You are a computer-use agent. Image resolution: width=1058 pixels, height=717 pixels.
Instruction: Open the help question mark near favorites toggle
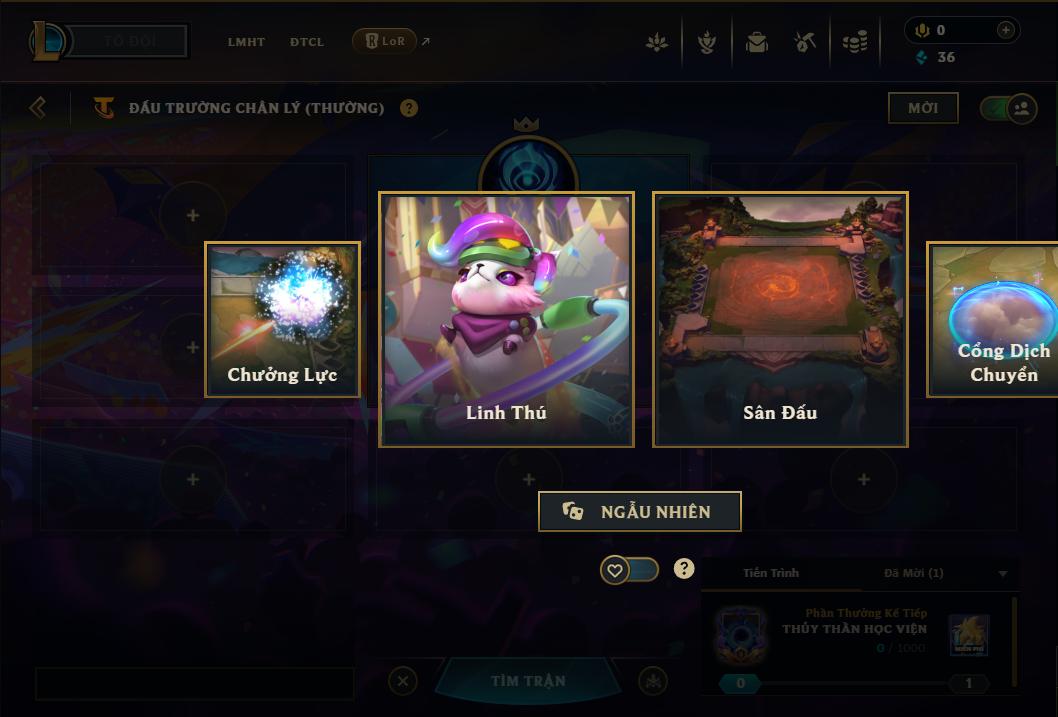pyautogui.click(x=684, y=569)
